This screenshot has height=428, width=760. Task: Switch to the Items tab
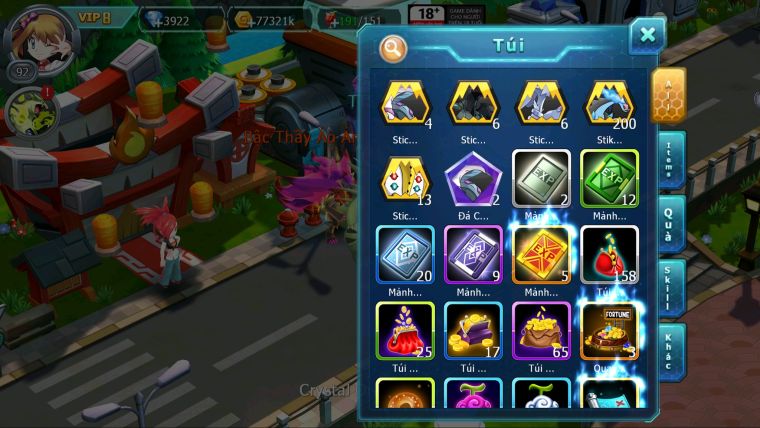pyautogui.click(x=669, y=159)
